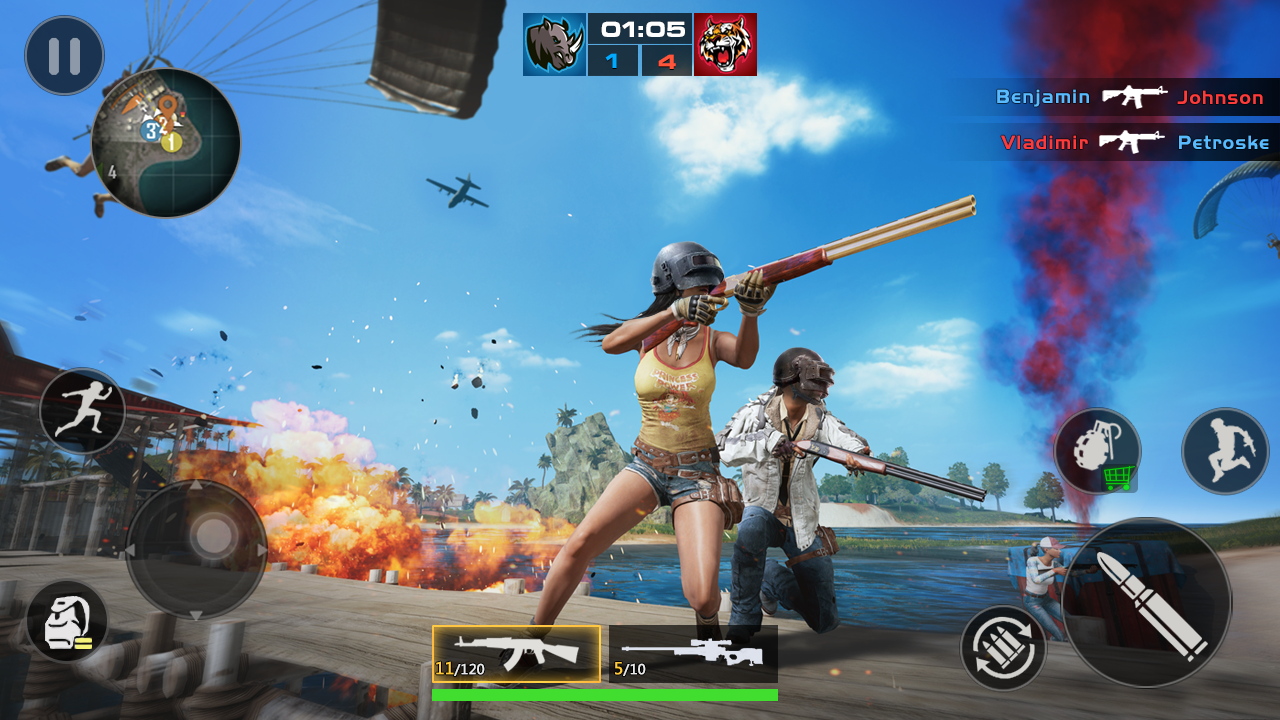
Task: Tap the rhino team emblem
Action: 556,44
